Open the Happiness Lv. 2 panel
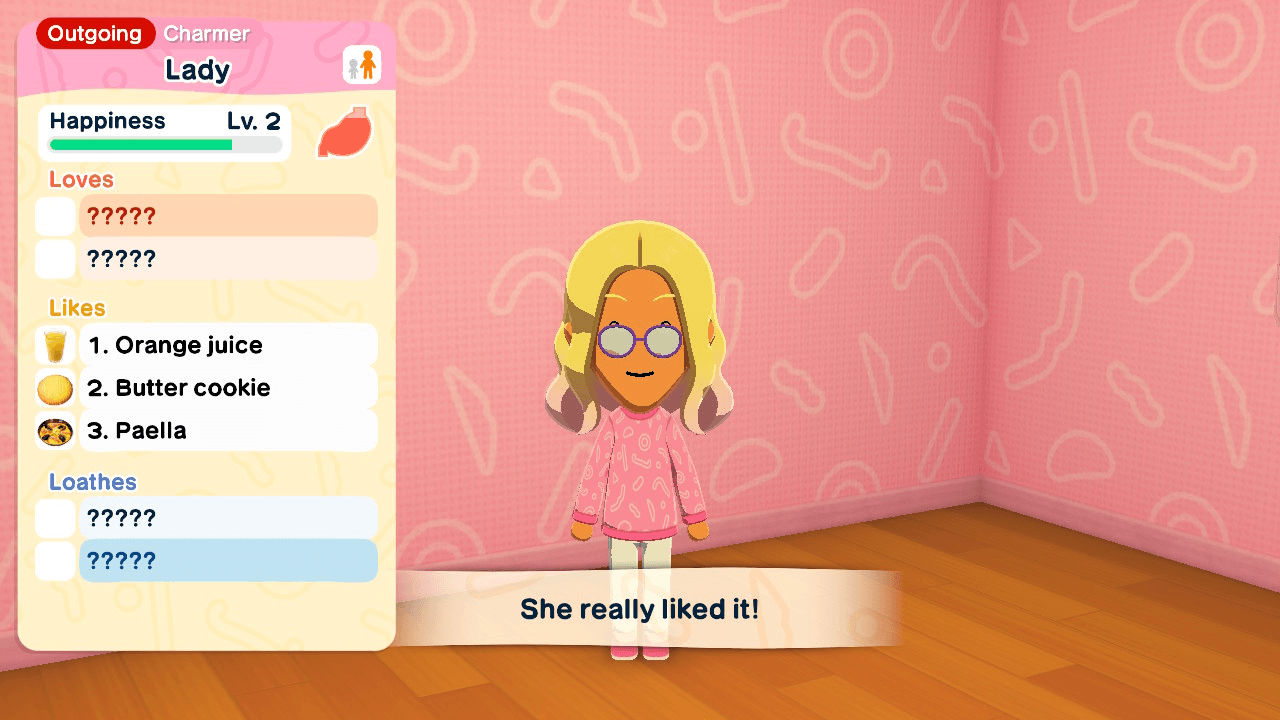1280x720 pixels. tap(163, 132)
